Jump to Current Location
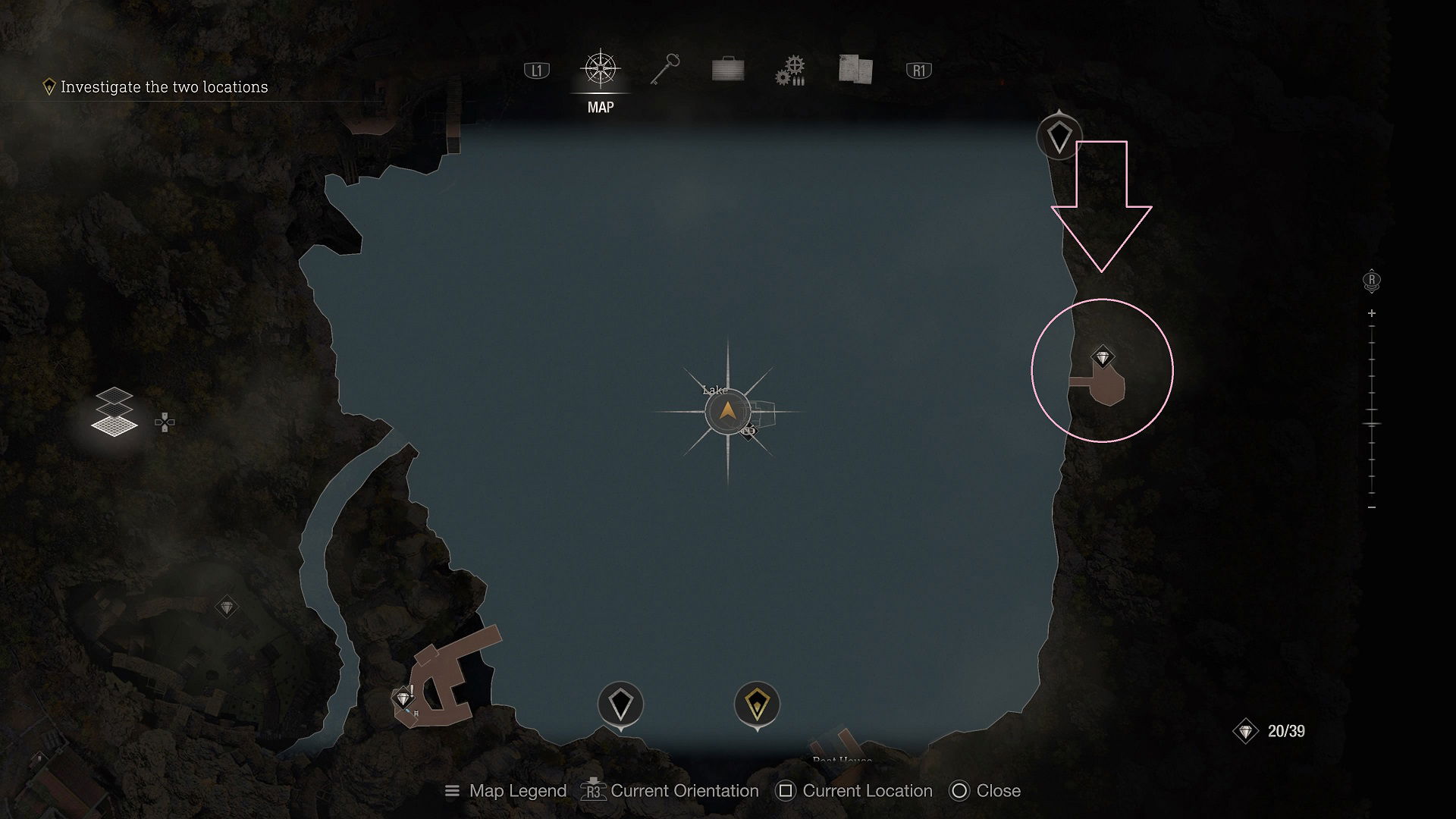The height and width of the screenshot is (819, 1456). (x=855, y=791)
